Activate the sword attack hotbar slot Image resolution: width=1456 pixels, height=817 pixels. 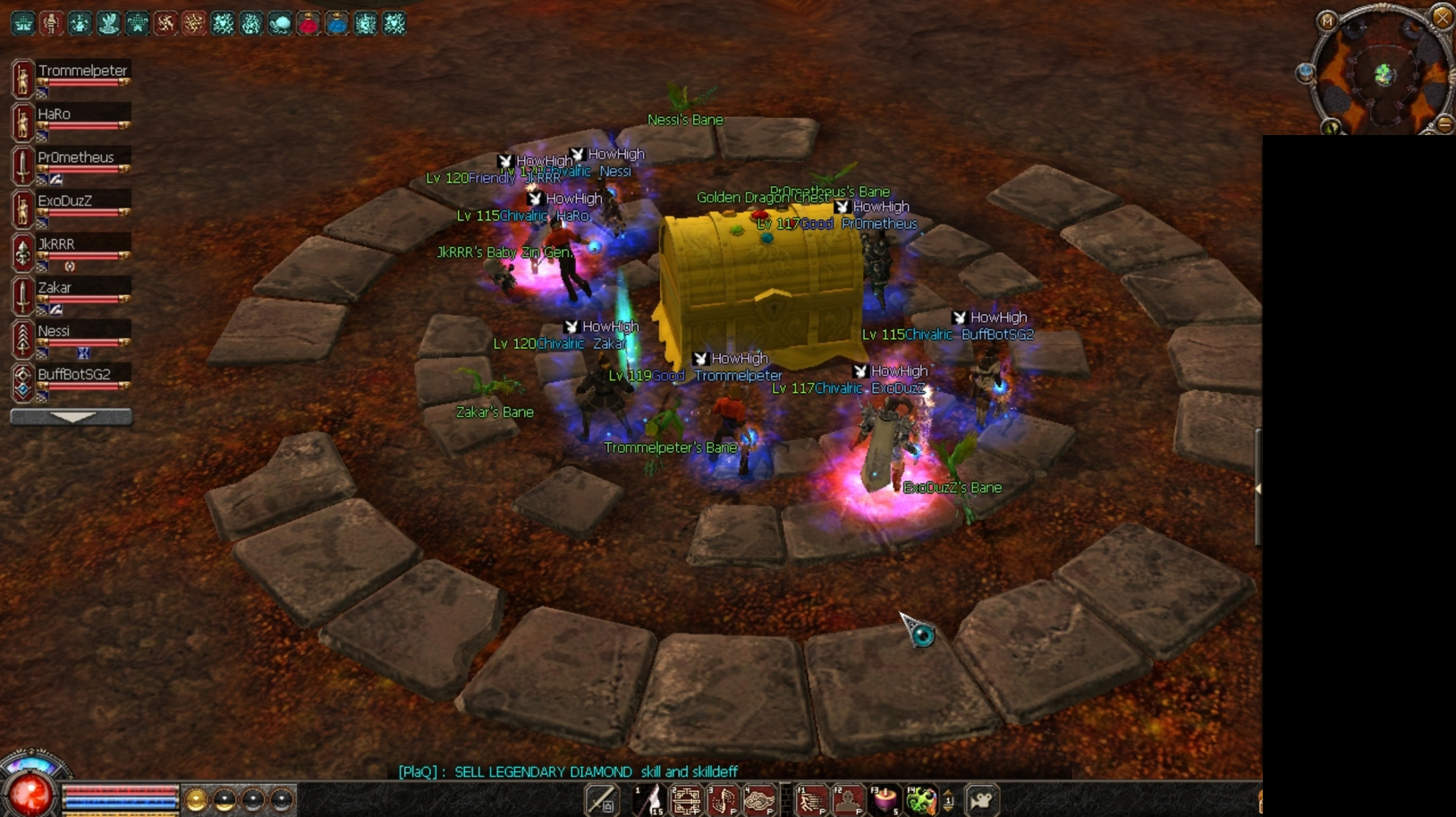pyautogui.click(x=600, y=800)
